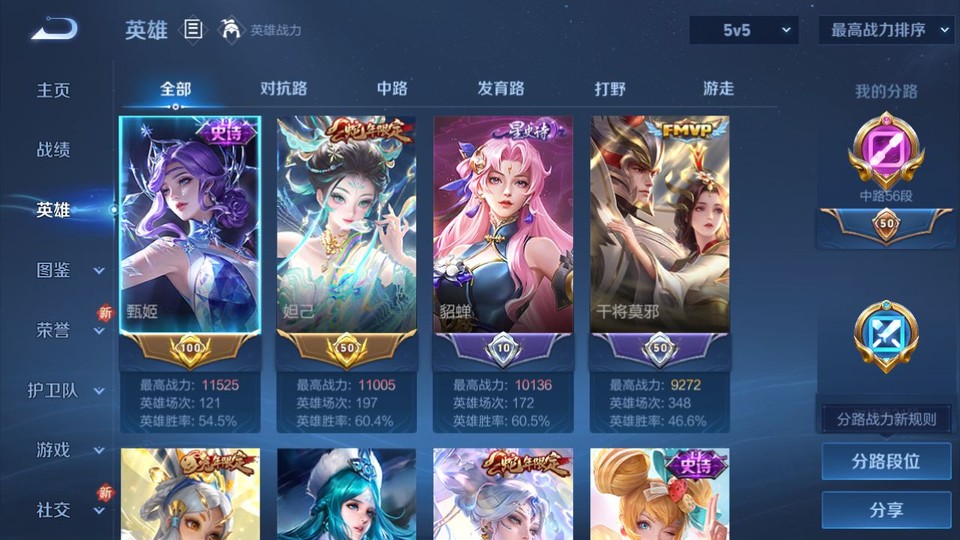This screenshot has width=960, height=540.
Task: Switch to the 中路 lane tab
Action: (392, 88)
